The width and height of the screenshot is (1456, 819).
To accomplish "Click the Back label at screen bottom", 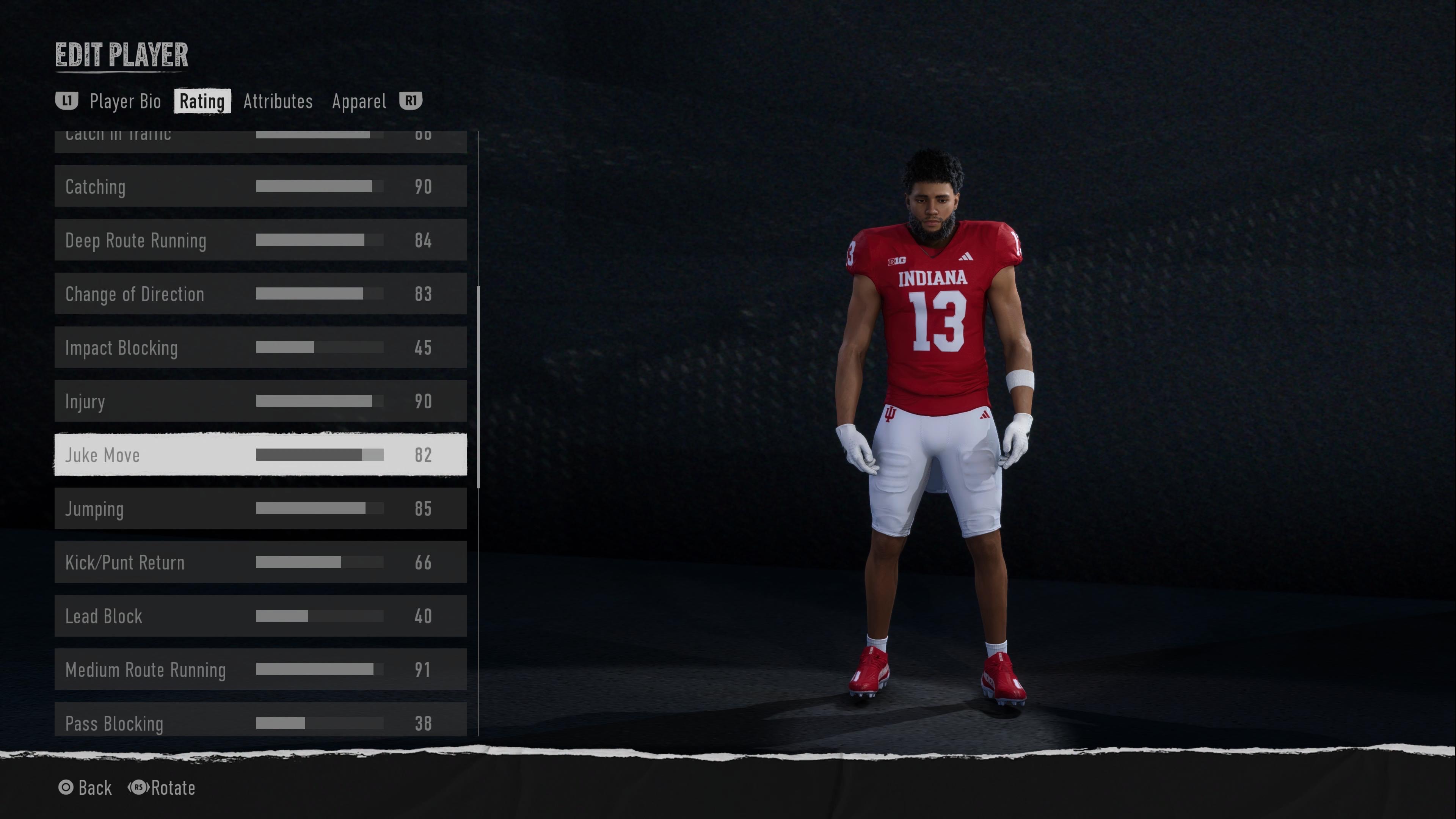I will pyautogui.click(x=95, y=788).
